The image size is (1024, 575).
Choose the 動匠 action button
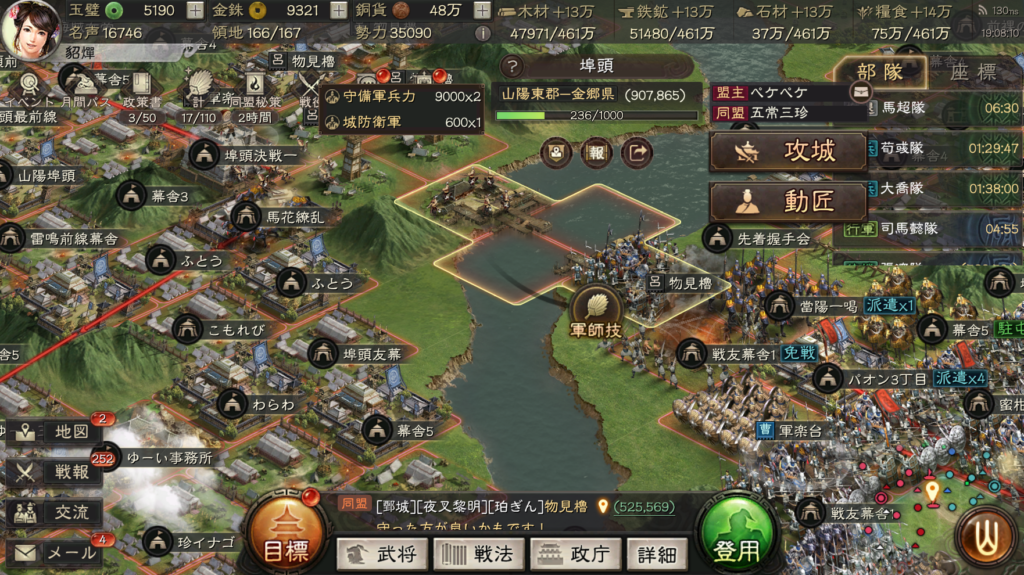pos(788,201)
